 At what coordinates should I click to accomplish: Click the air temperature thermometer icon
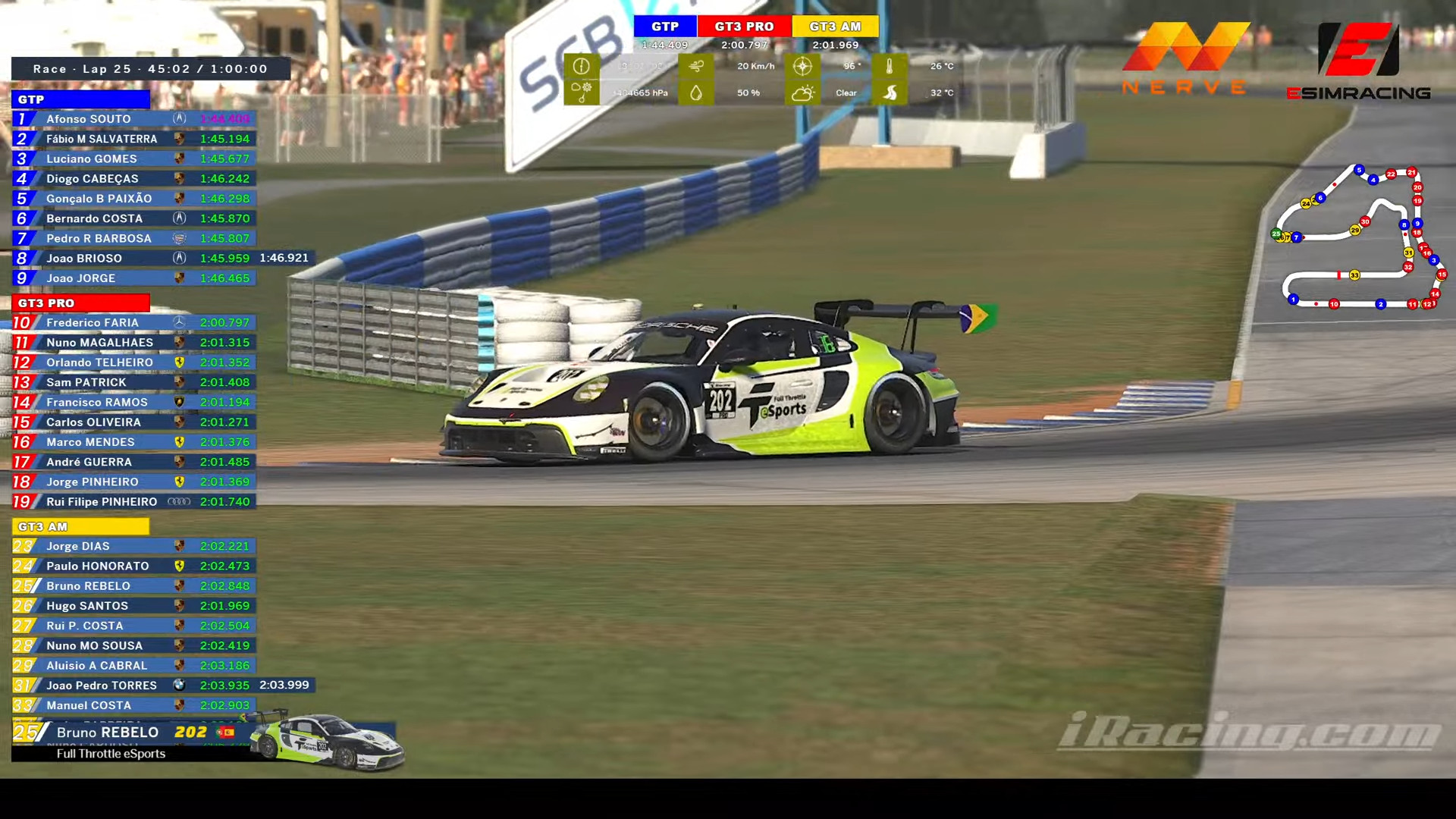coord(891,67)
